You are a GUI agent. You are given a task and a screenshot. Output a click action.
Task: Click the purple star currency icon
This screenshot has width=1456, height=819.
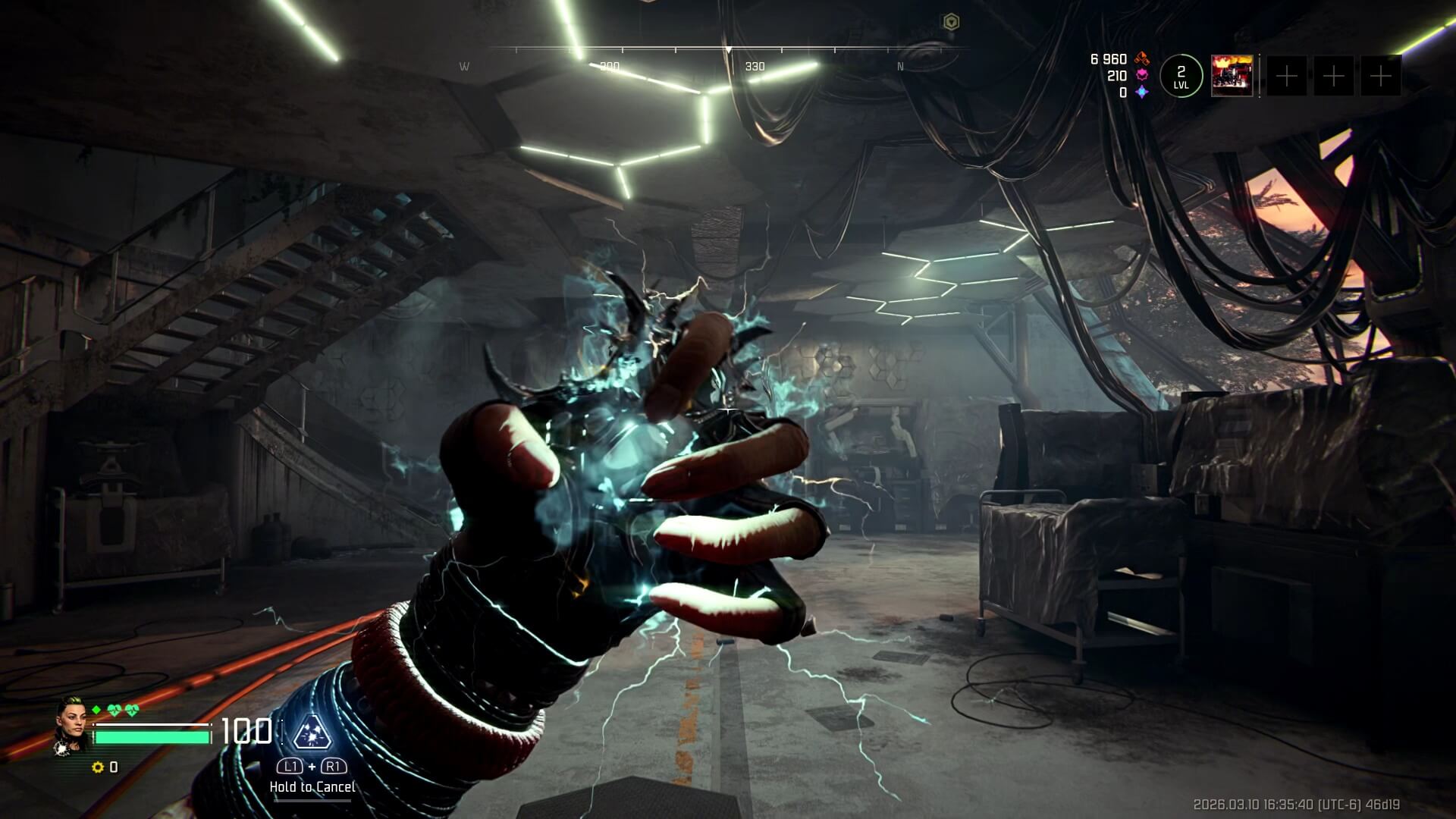pos(1142,93)
